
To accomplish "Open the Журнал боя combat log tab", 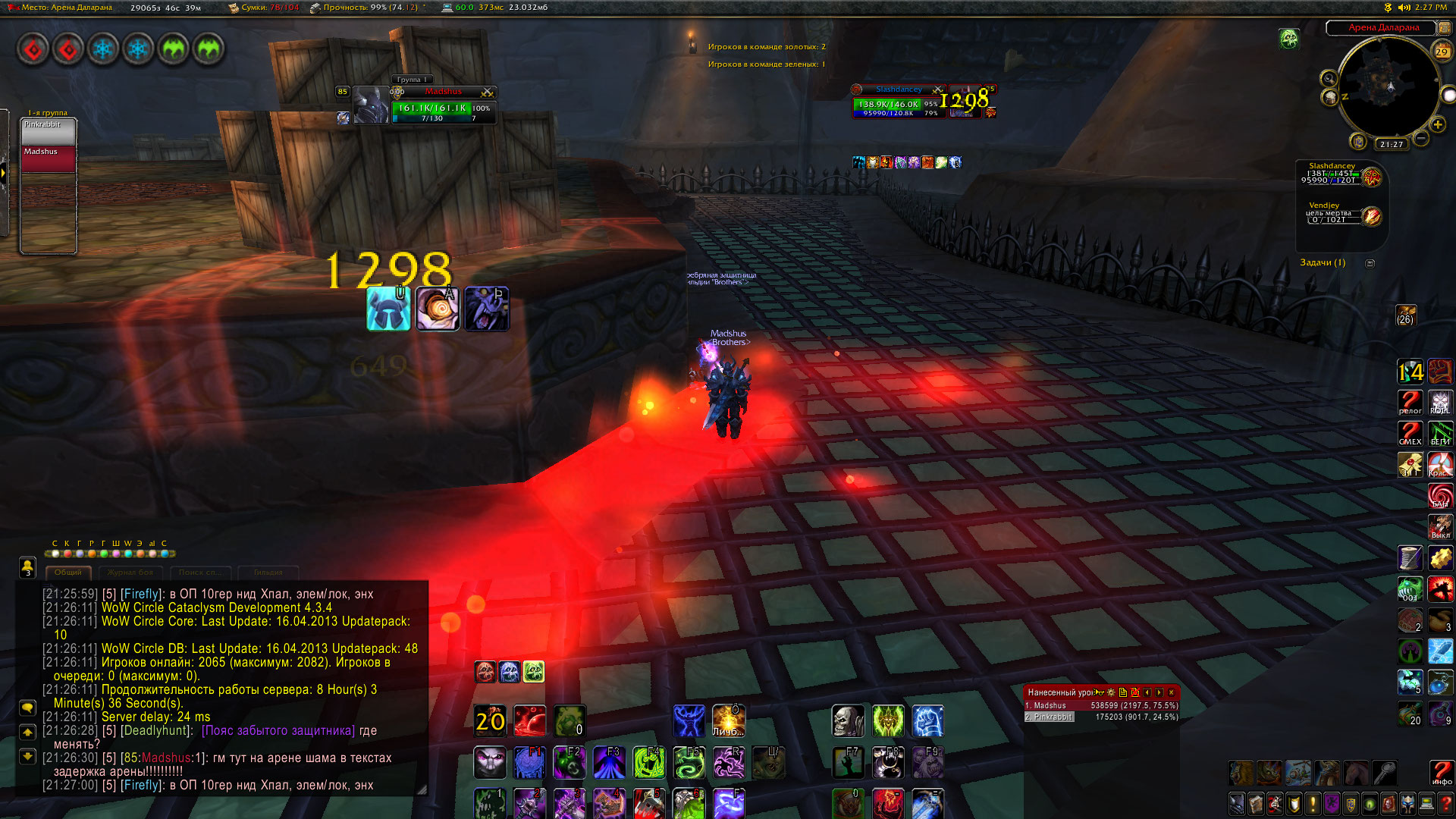I will (x=130, y=573).
